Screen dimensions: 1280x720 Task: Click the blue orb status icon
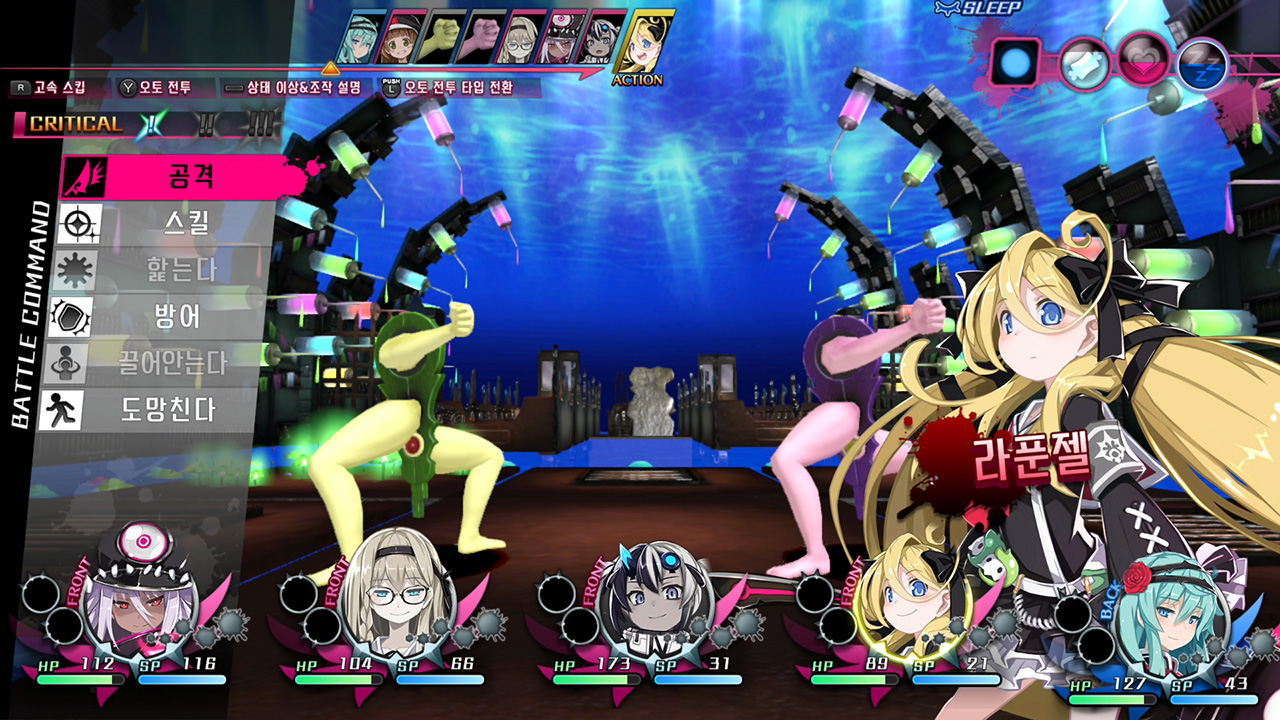click(1017, 63)
